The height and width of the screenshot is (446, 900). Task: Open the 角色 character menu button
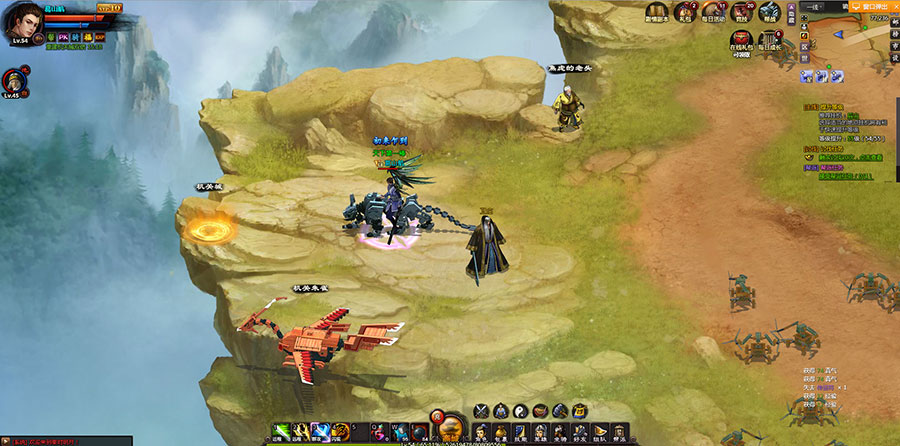(481, 432)
